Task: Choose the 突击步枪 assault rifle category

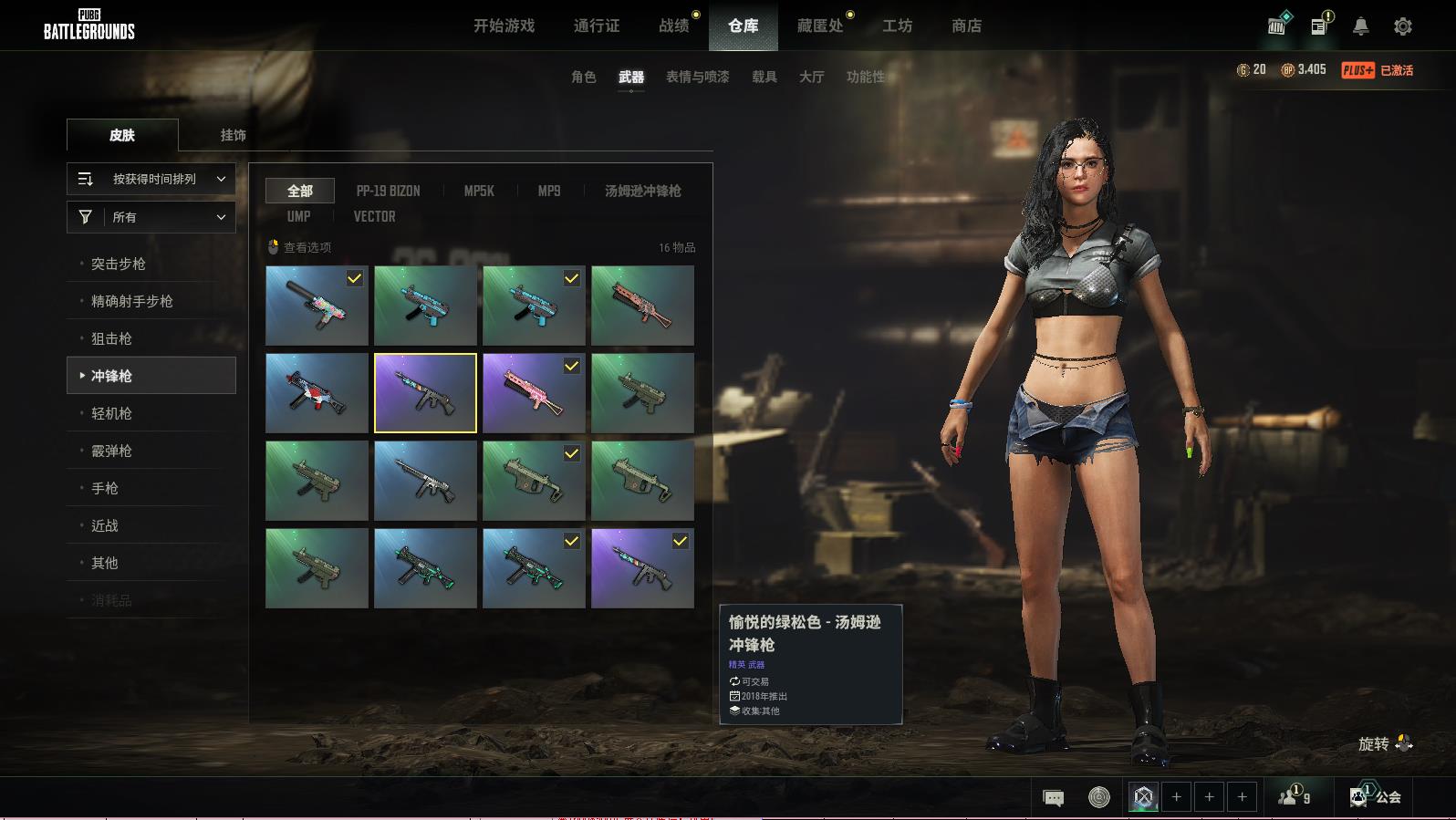Action: (119, 264)
